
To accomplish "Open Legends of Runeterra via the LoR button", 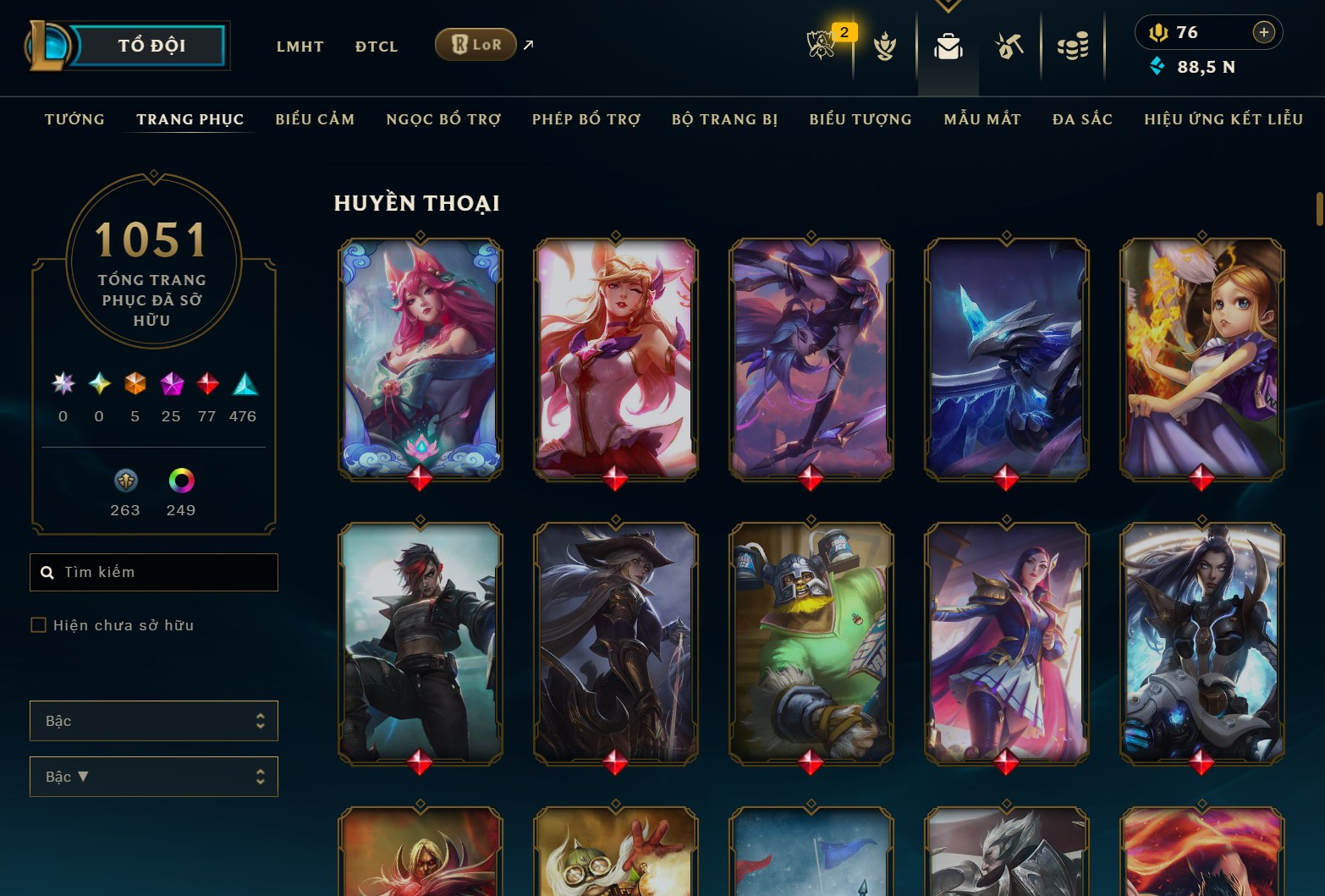I will coord(476,44).
